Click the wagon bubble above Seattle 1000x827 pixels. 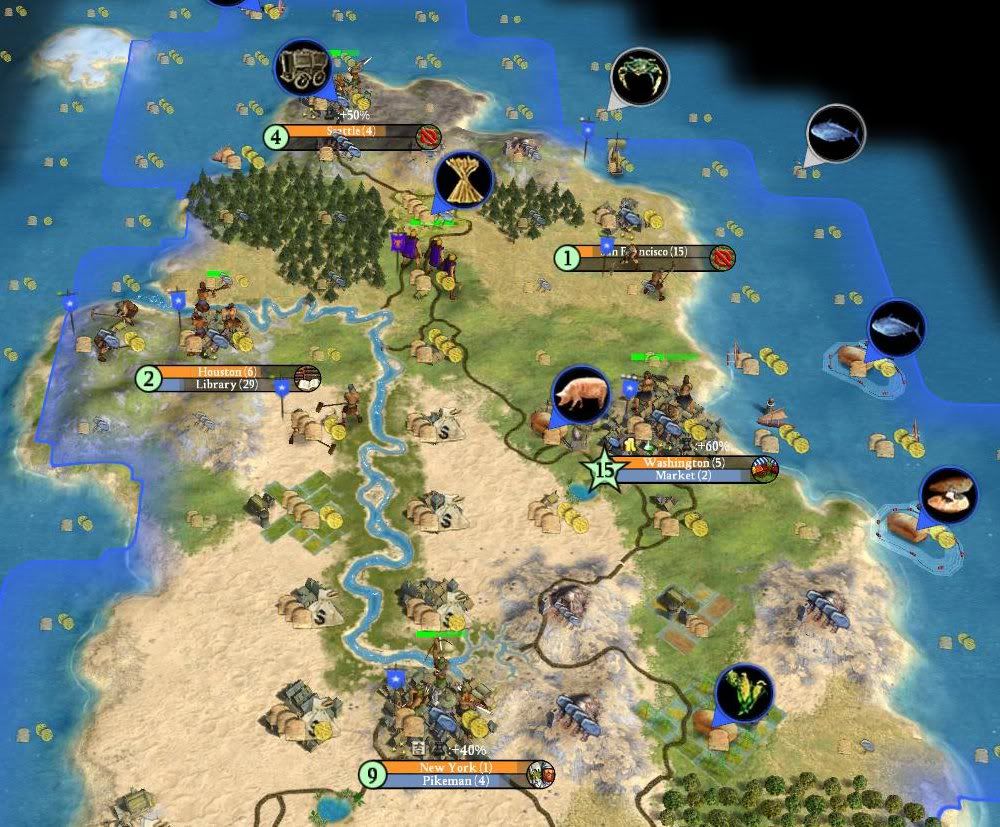pos(302,68)
